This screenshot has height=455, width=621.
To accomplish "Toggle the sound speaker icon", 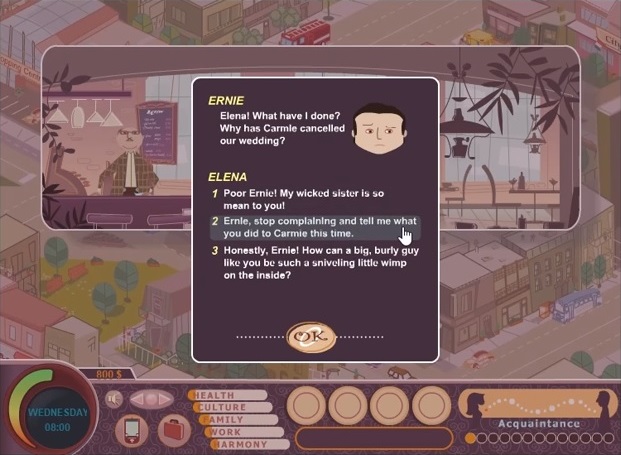I will tap(114, 399).
